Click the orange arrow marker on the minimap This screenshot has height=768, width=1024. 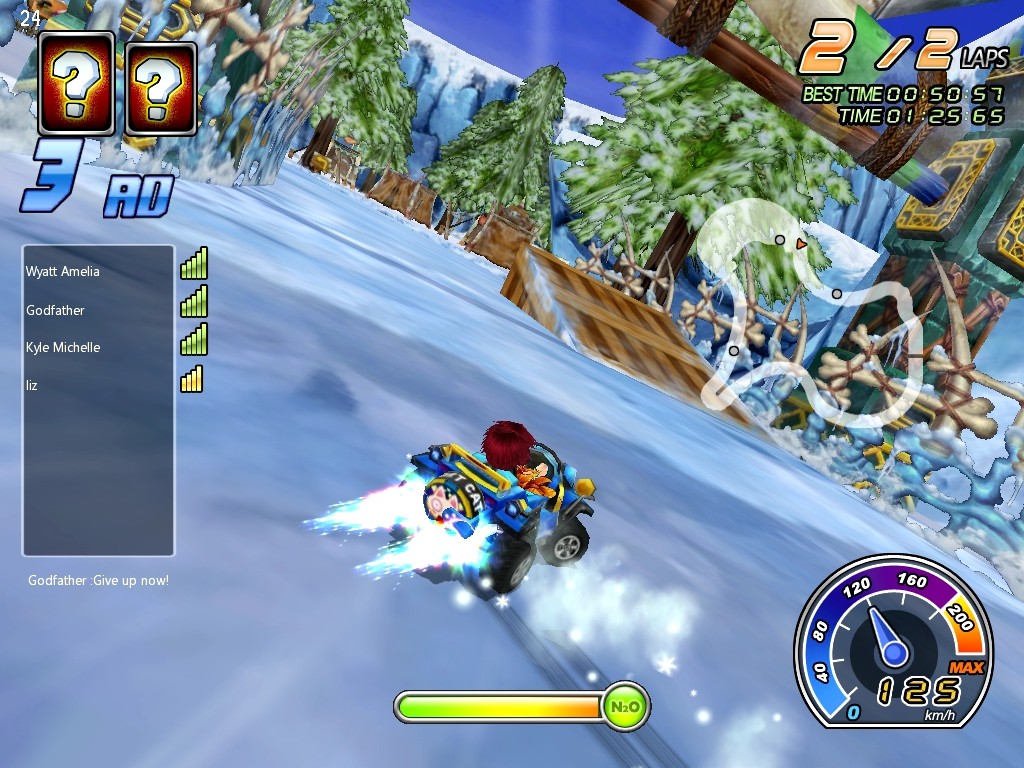coord(801,243)
